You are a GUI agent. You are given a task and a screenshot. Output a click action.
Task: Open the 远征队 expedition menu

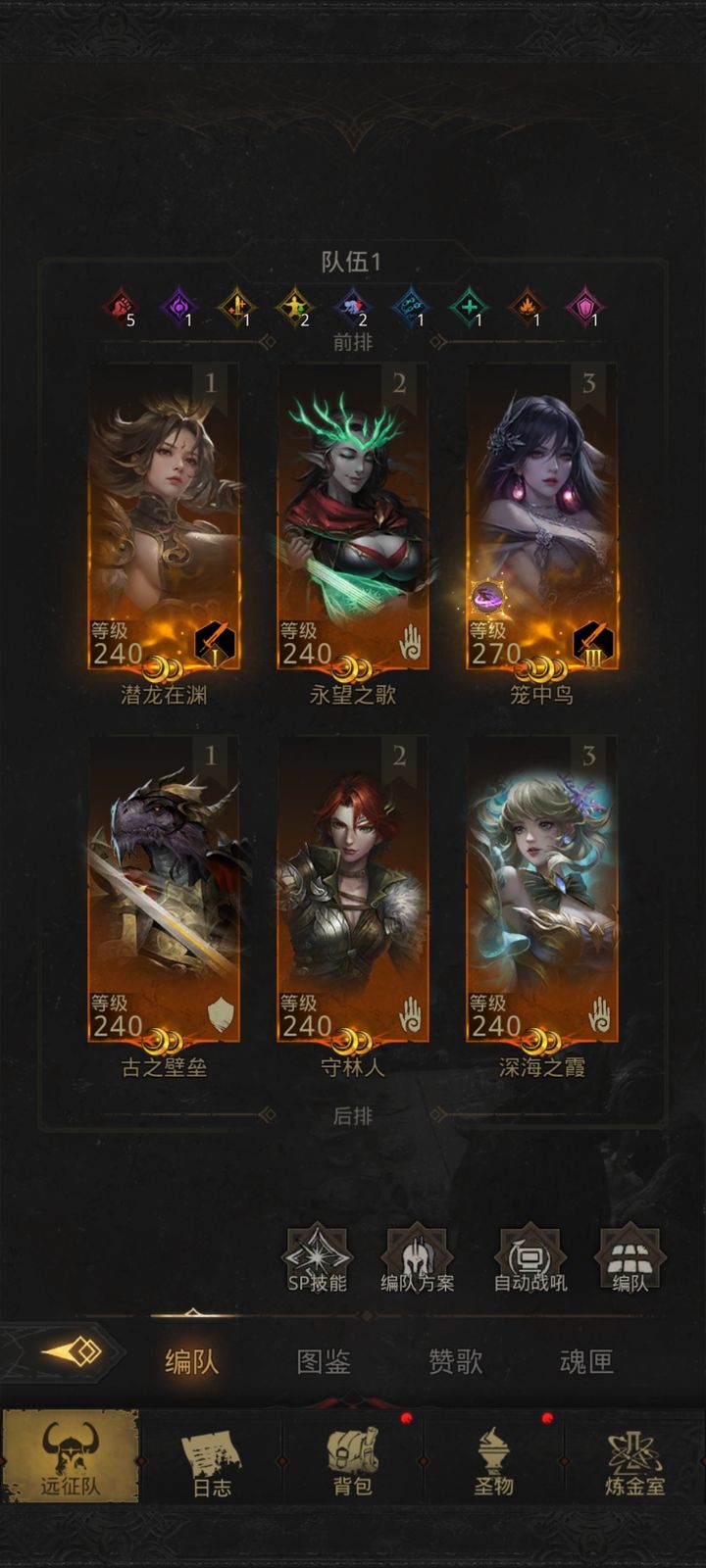coord(71,1457)
